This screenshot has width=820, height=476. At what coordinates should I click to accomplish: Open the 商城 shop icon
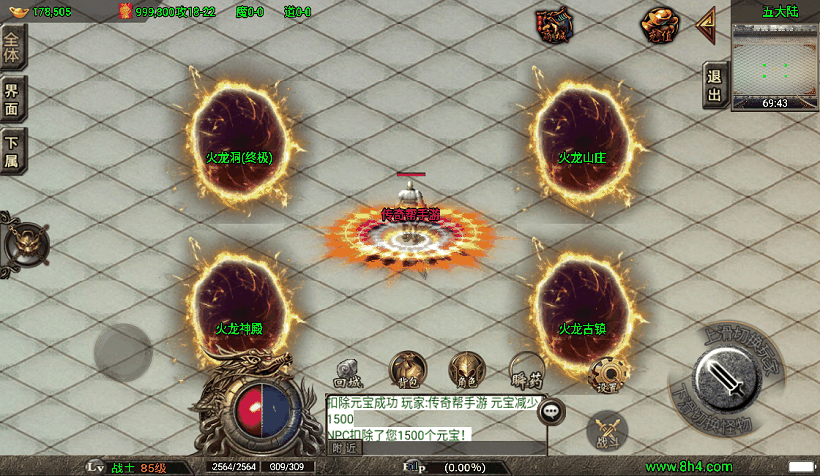coord(553,25)
